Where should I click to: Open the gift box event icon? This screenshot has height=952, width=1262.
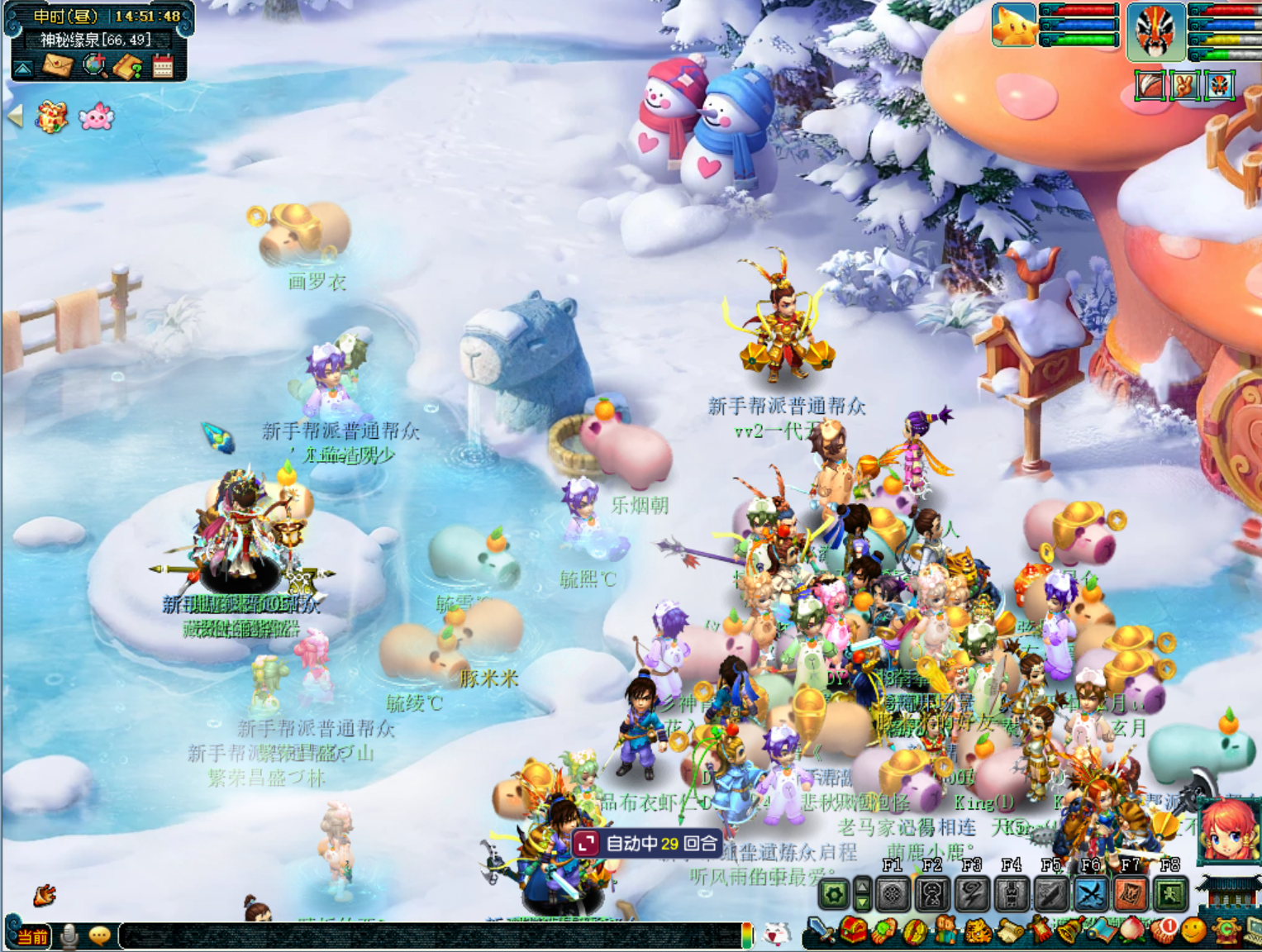[51, 117]
